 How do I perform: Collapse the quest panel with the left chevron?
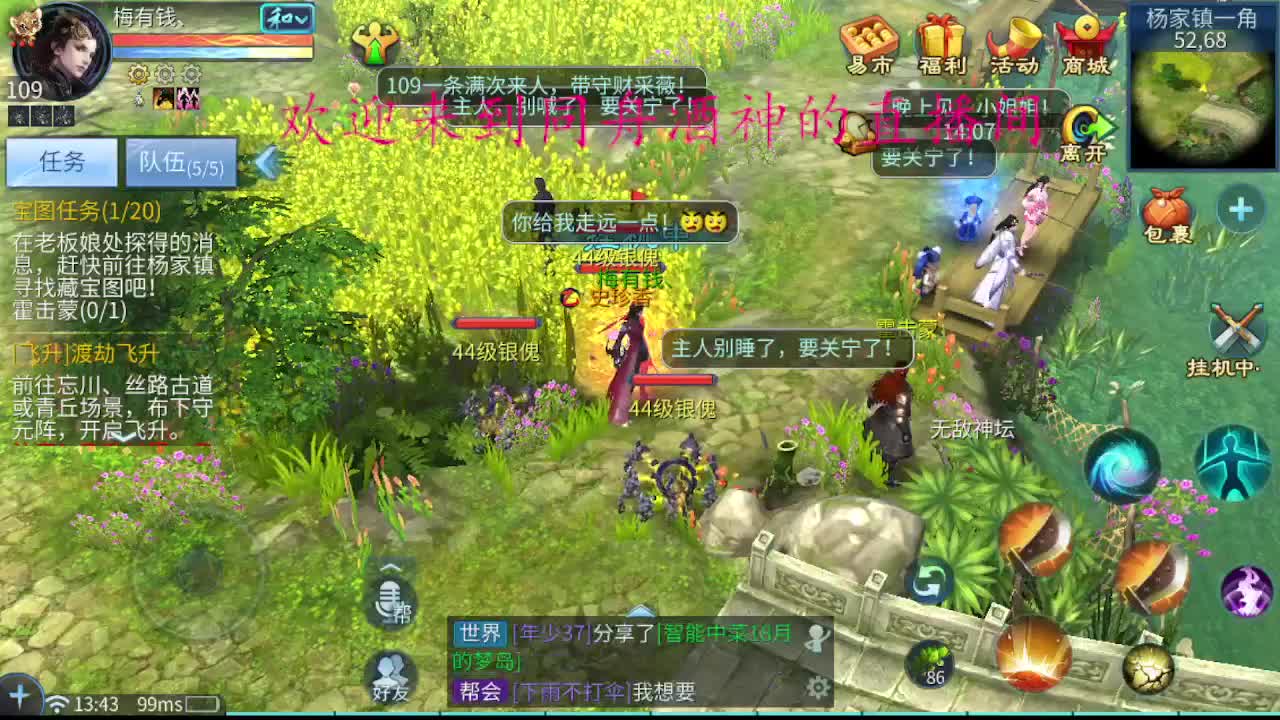268,159
